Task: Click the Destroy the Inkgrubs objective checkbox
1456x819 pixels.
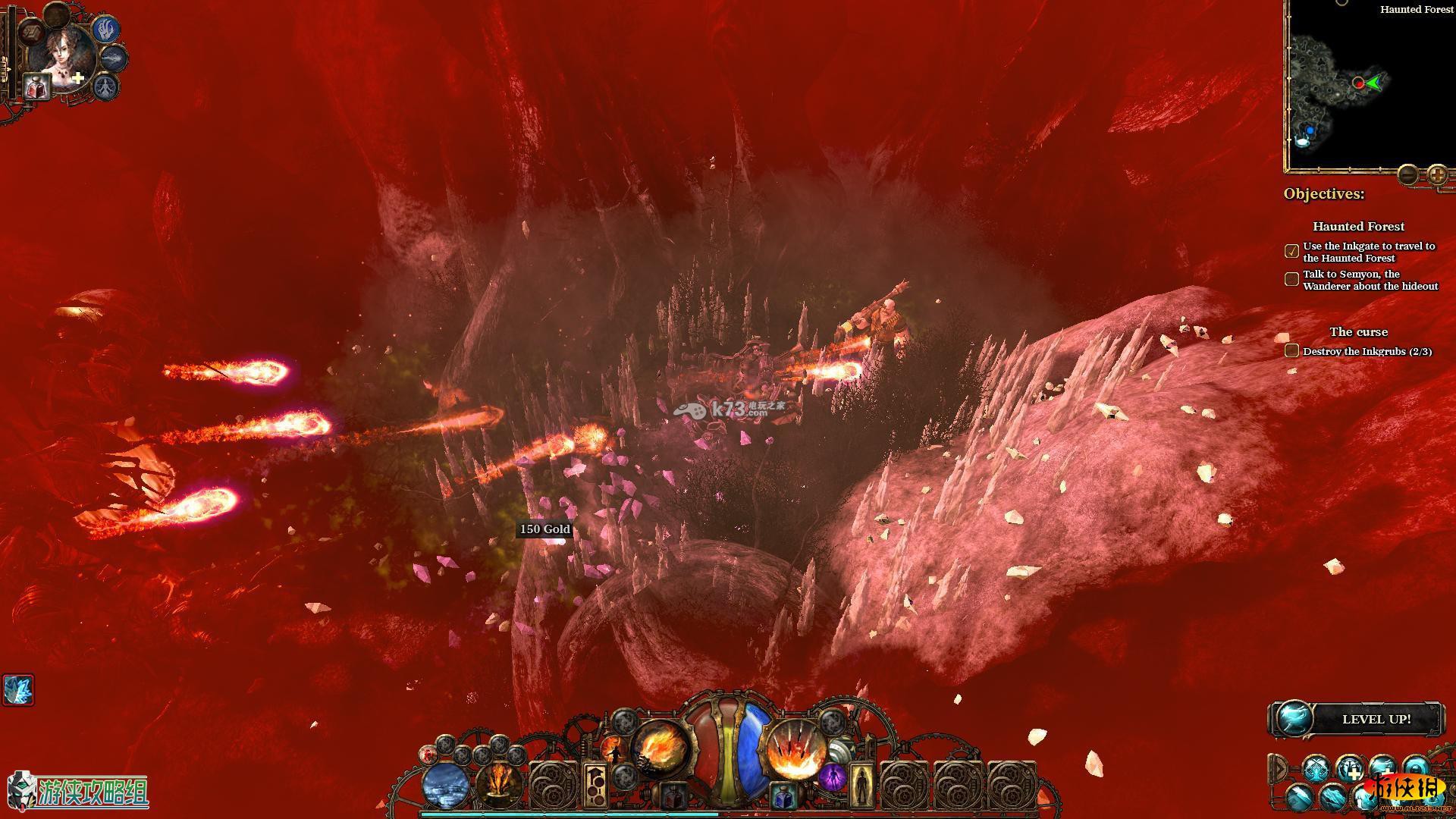Action: point(1292,351)
